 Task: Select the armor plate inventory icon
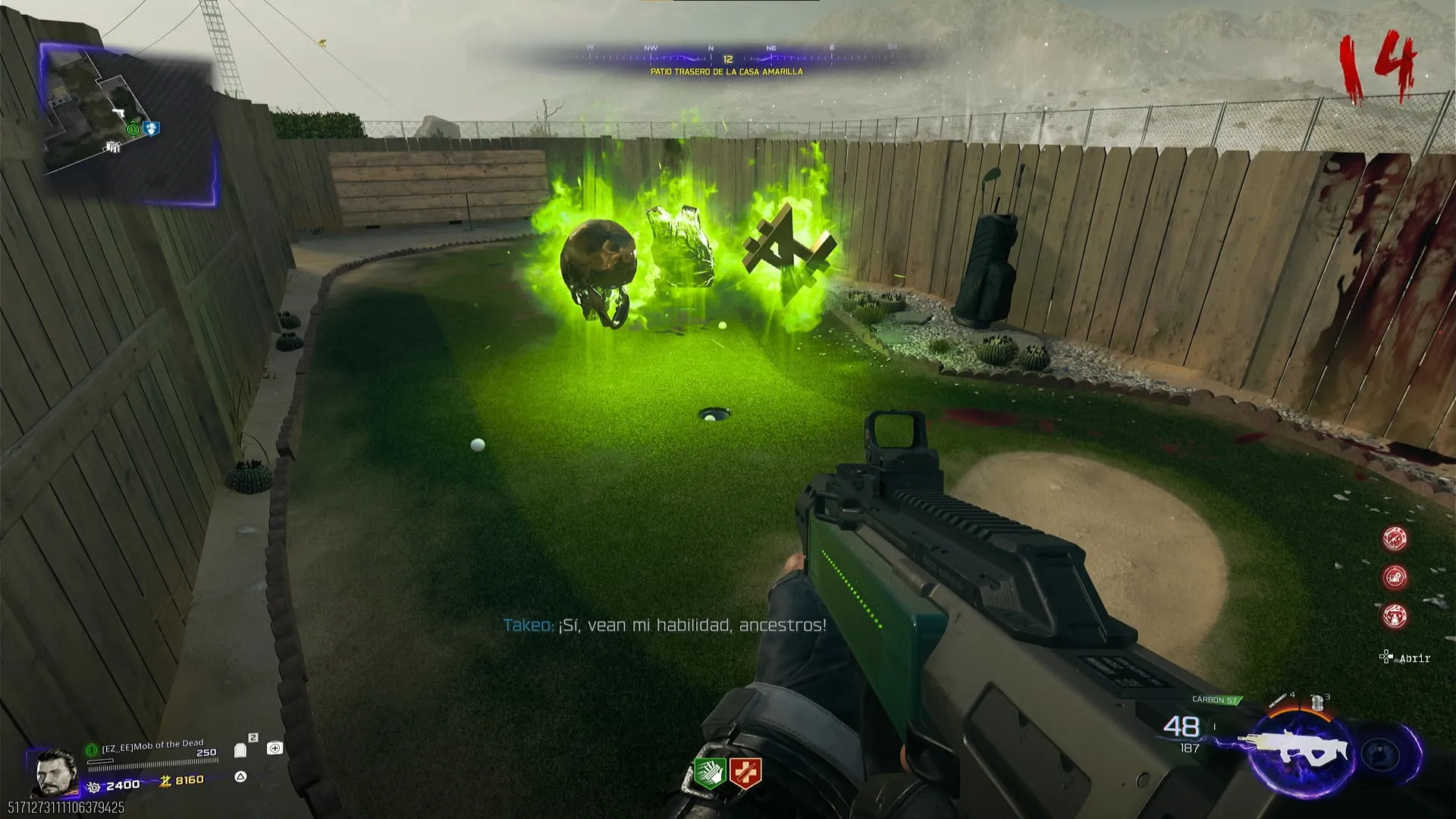coord(241,750)
